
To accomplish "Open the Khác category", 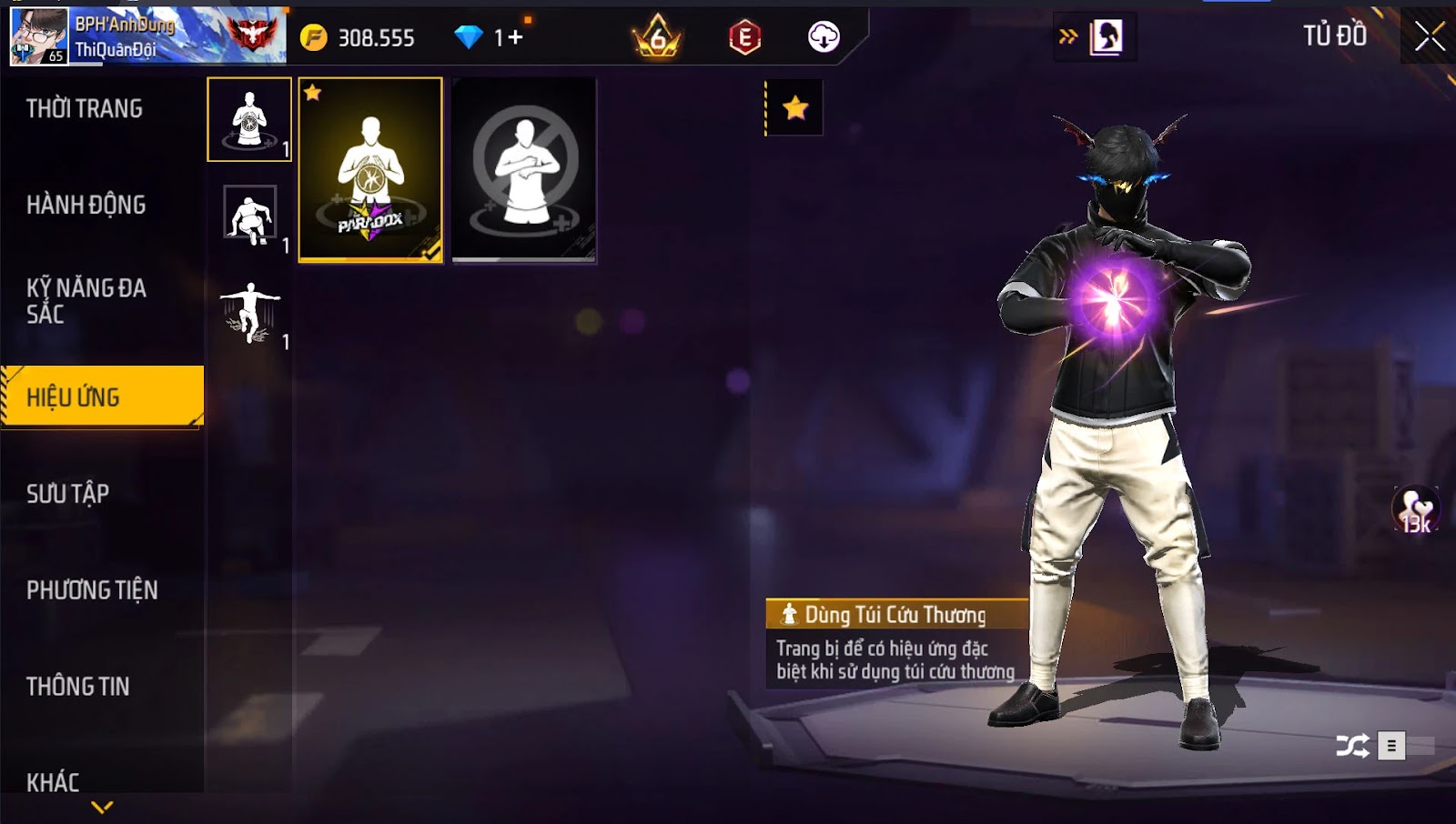I will click(x=53, y=781).
